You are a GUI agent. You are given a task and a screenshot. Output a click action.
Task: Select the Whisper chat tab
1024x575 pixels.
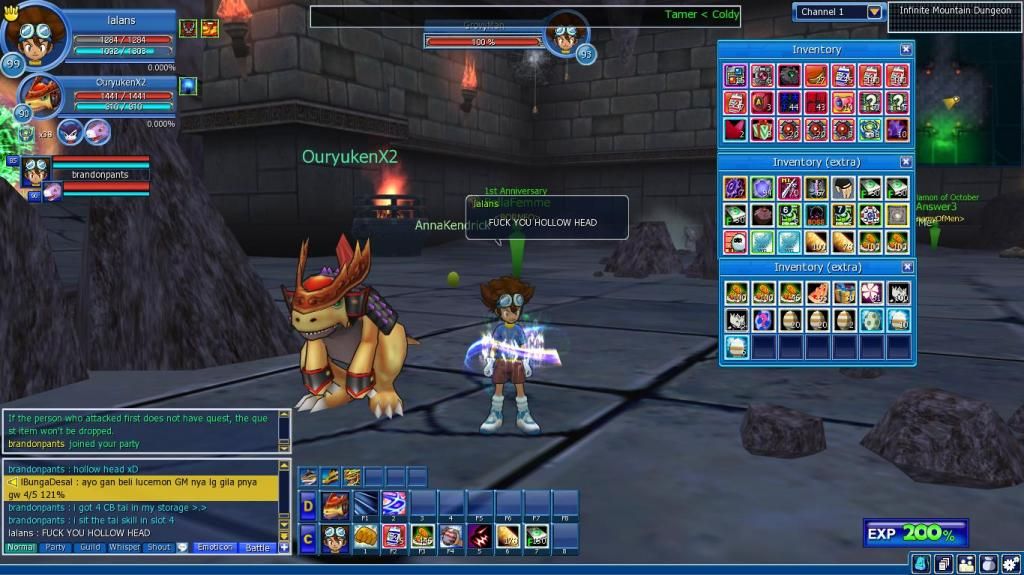(x=125, y=548)
